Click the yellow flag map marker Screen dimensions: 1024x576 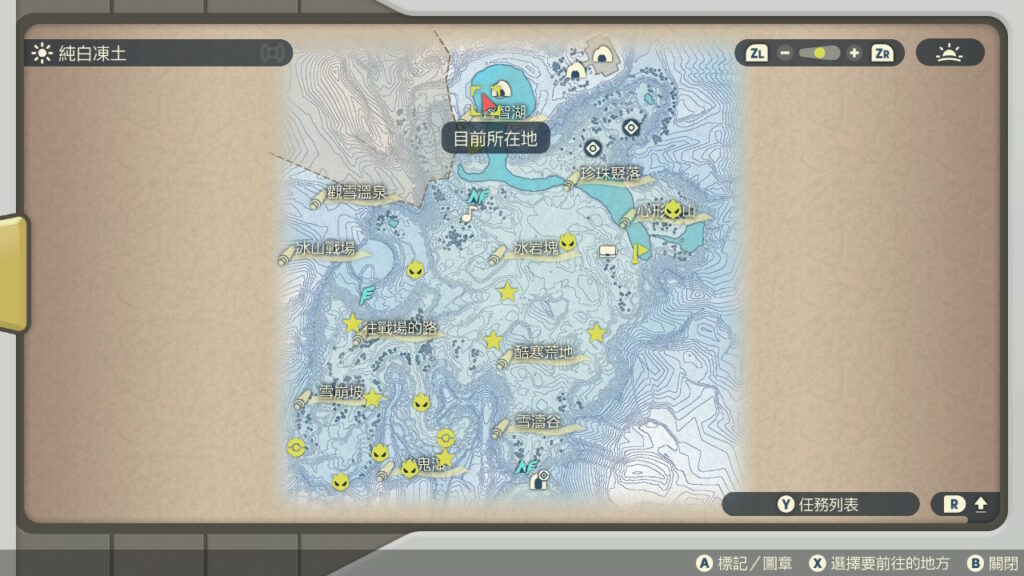pos(636,253)
